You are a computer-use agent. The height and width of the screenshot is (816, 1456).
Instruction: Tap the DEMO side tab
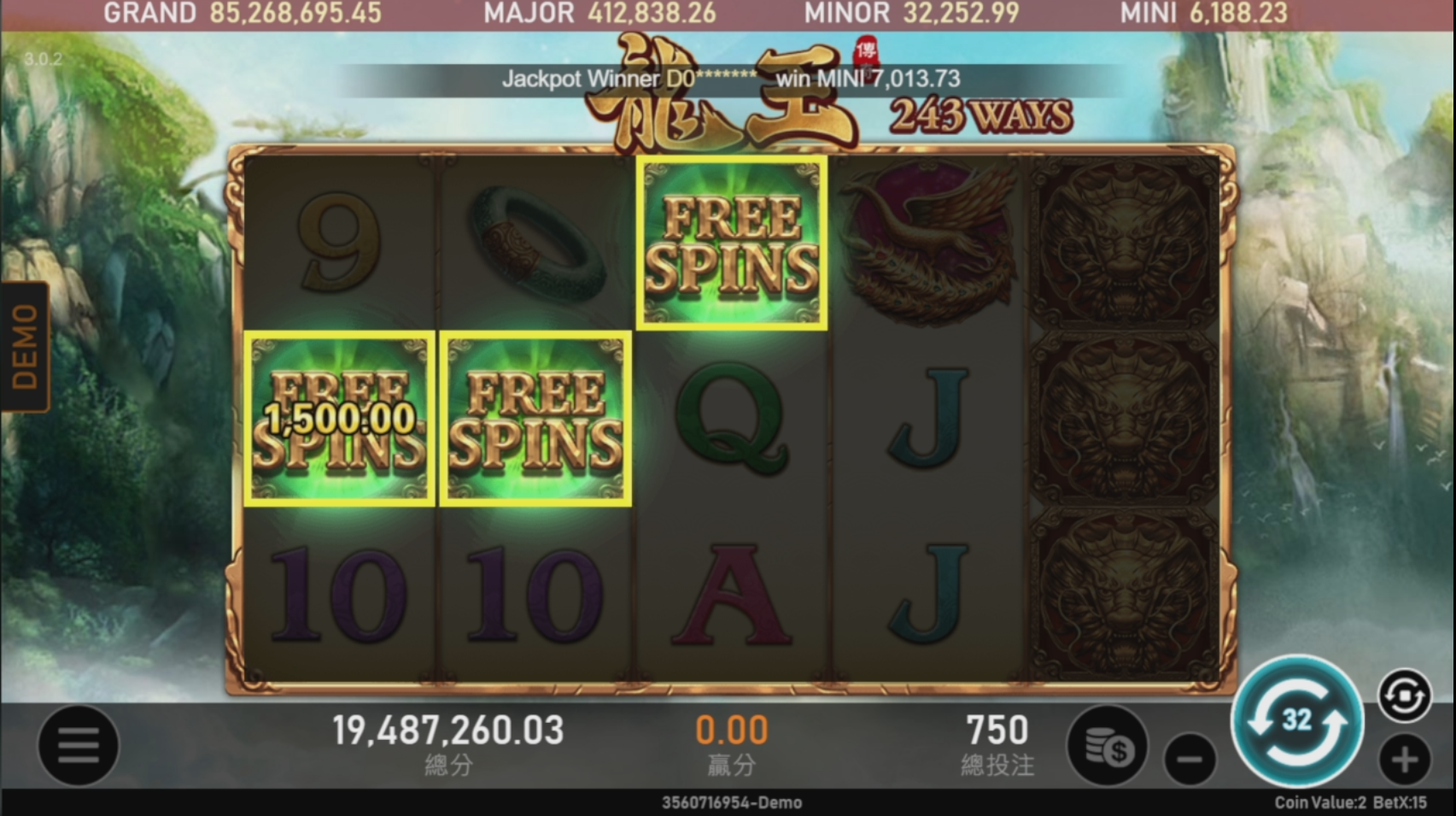point(25,346)
